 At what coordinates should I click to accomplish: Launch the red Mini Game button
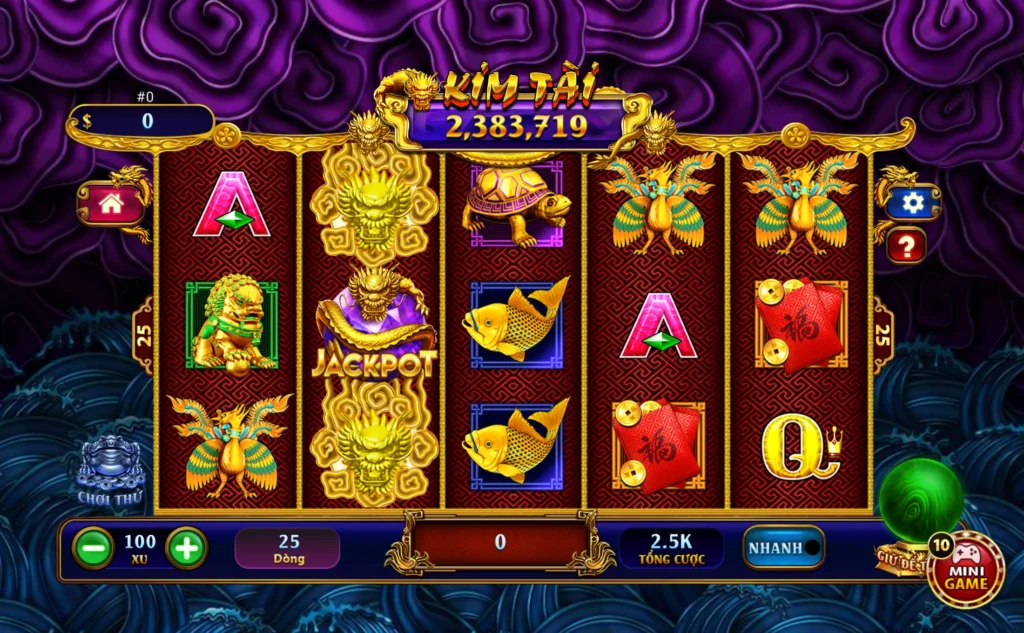pos(966,569)
